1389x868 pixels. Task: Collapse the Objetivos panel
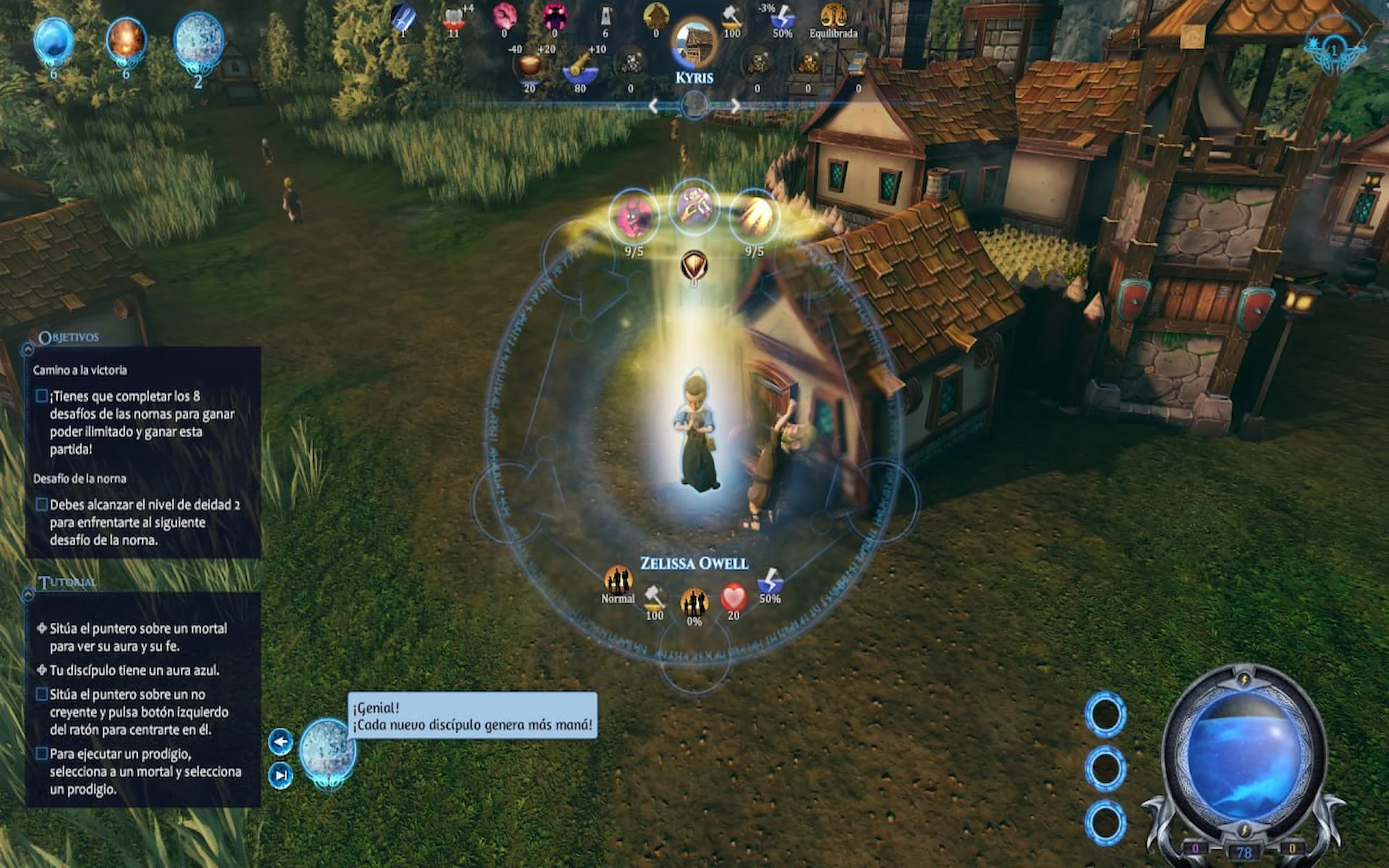(x=28, y=349)
